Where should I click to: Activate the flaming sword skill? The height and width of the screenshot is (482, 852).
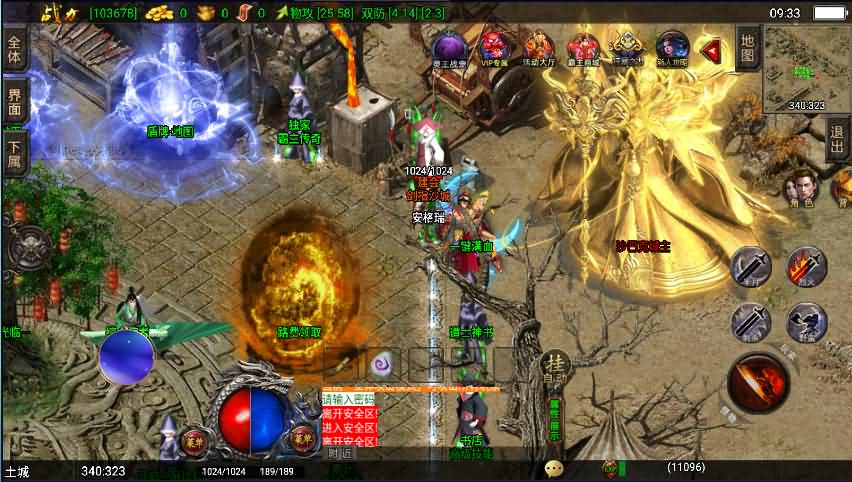point(805,267)
